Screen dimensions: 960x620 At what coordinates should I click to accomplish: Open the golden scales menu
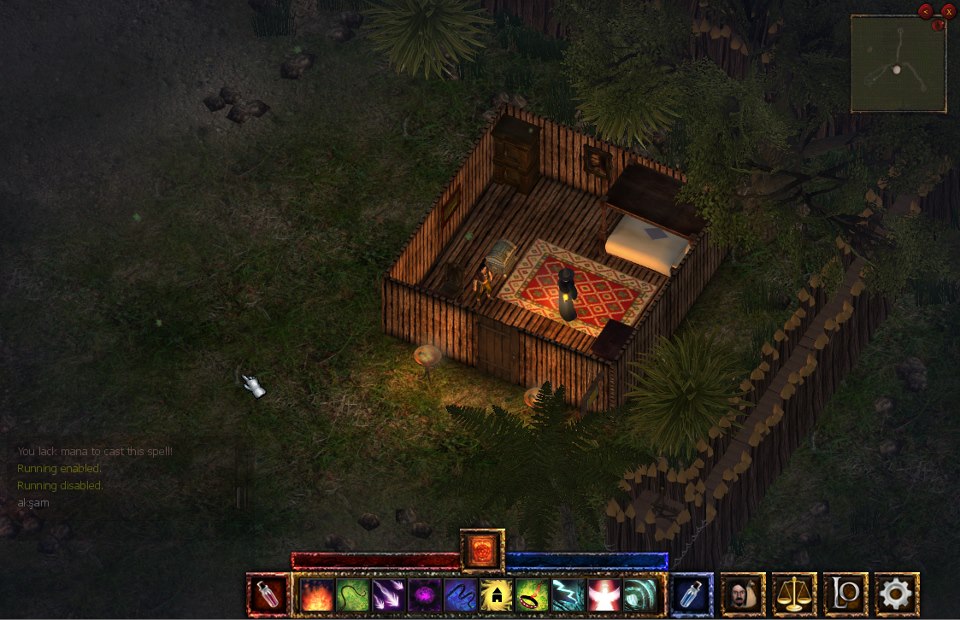point(794,594)
